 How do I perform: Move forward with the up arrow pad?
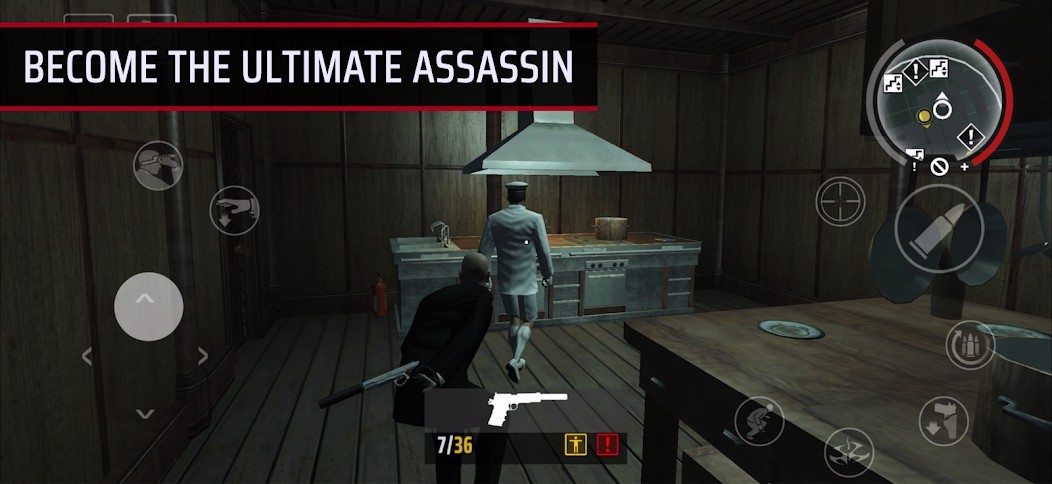148,306
